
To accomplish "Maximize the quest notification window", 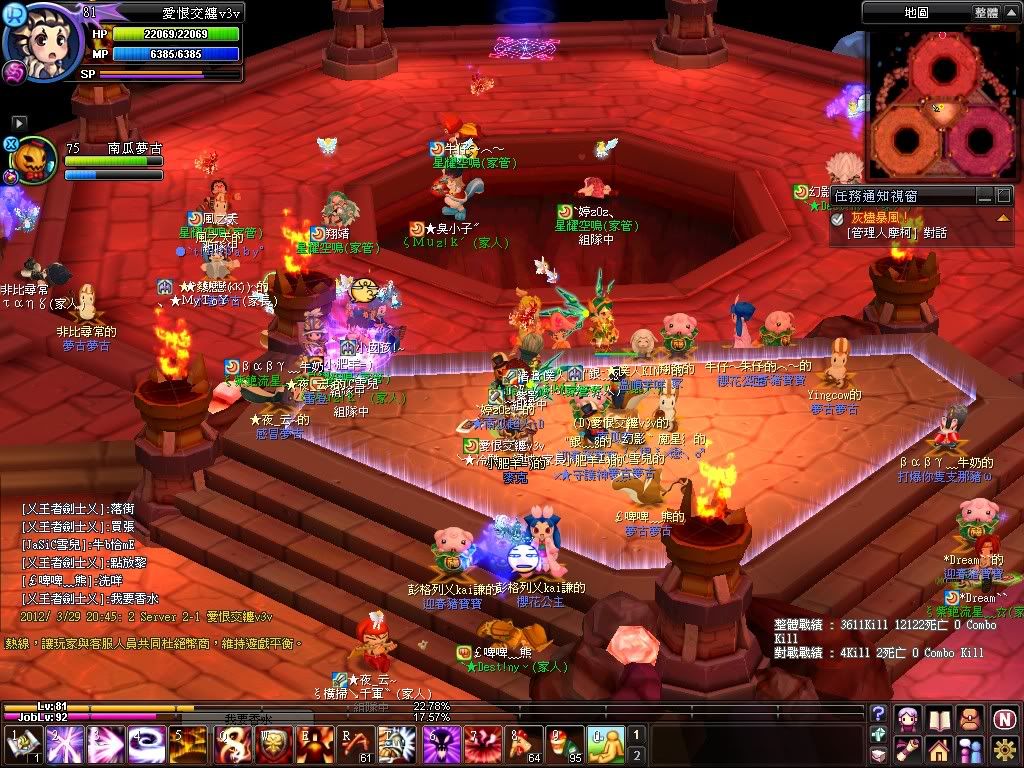I will (x=1004, y=195).
